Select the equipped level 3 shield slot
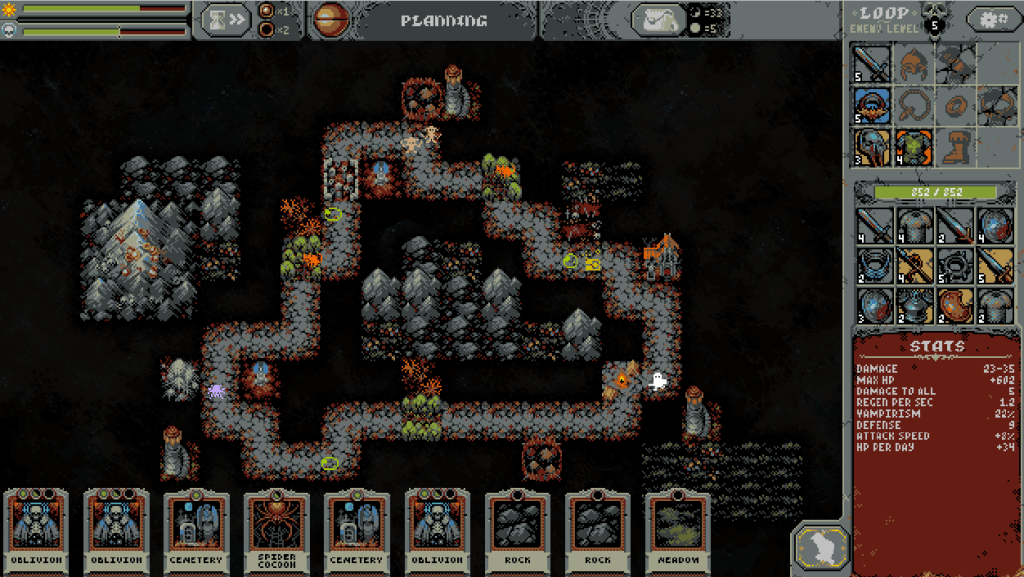This screenshot has width=1024, height=577. click(x=872, y=146)
